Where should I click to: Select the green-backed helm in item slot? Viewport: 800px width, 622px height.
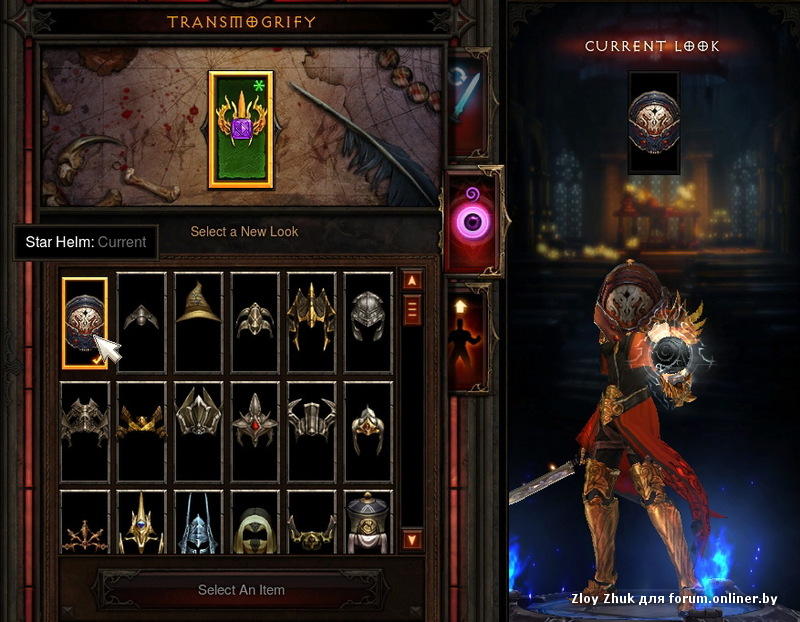241,129
